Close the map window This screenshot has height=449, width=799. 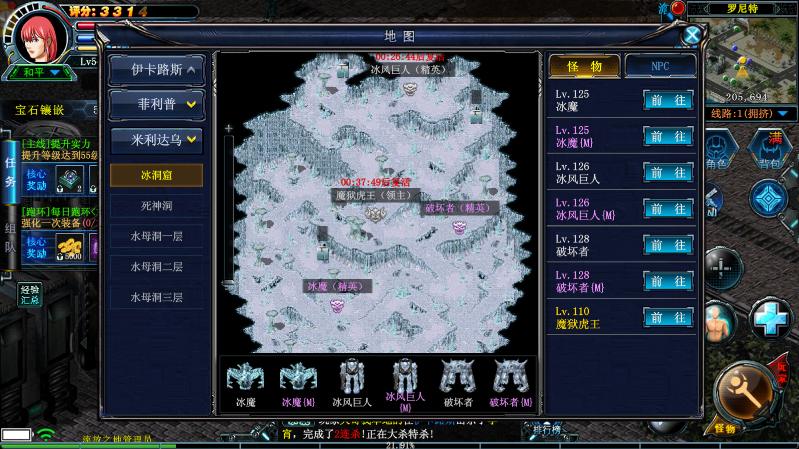(x=691, y=35)
